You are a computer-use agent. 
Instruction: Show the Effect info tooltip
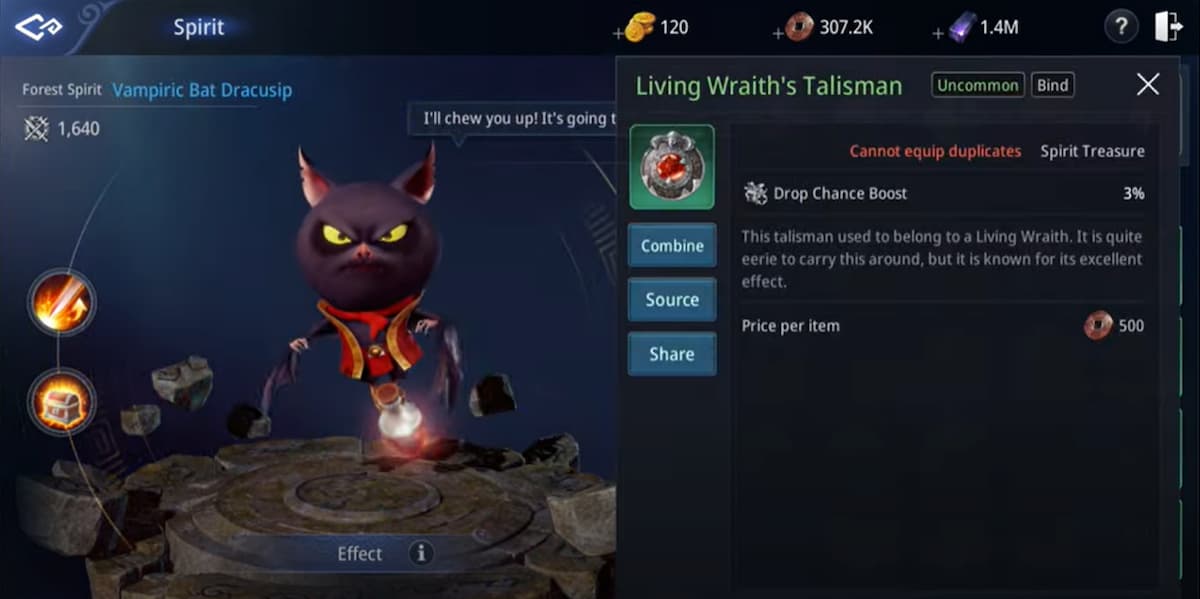[421, 553]
